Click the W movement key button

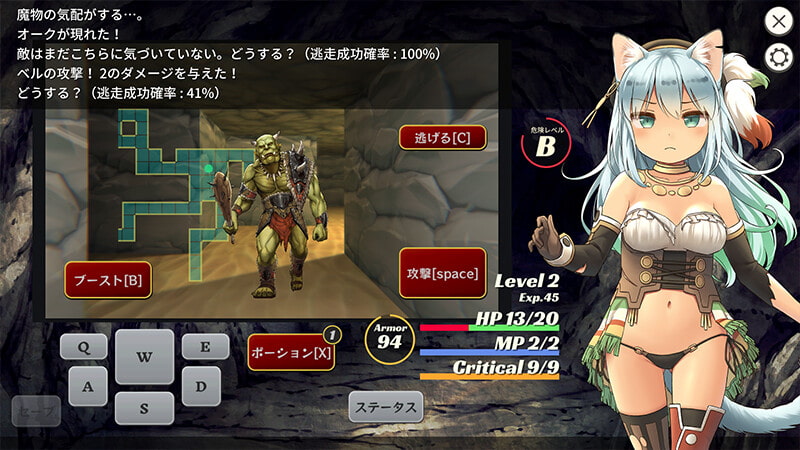point(143,357)
